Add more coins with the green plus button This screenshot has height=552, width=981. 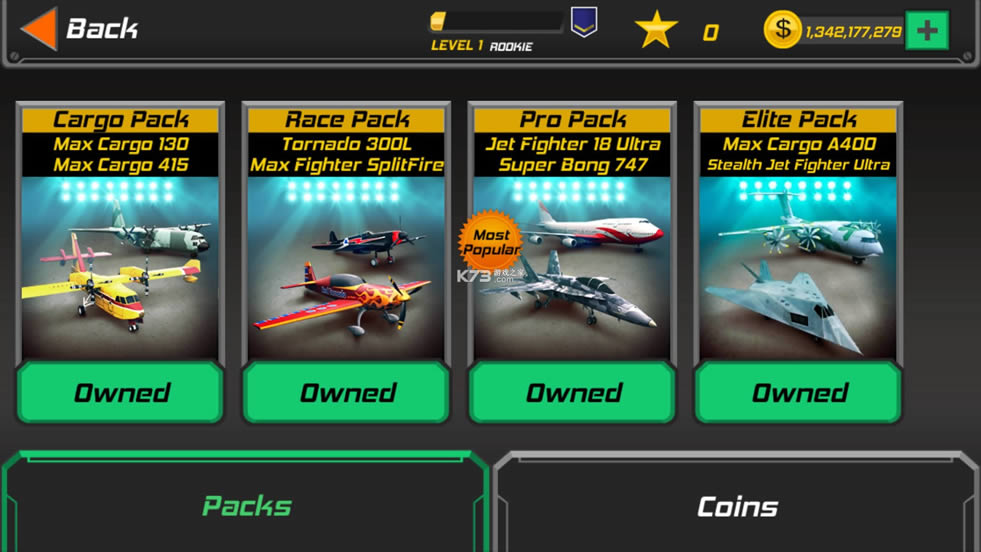click(x=926, y=30)
